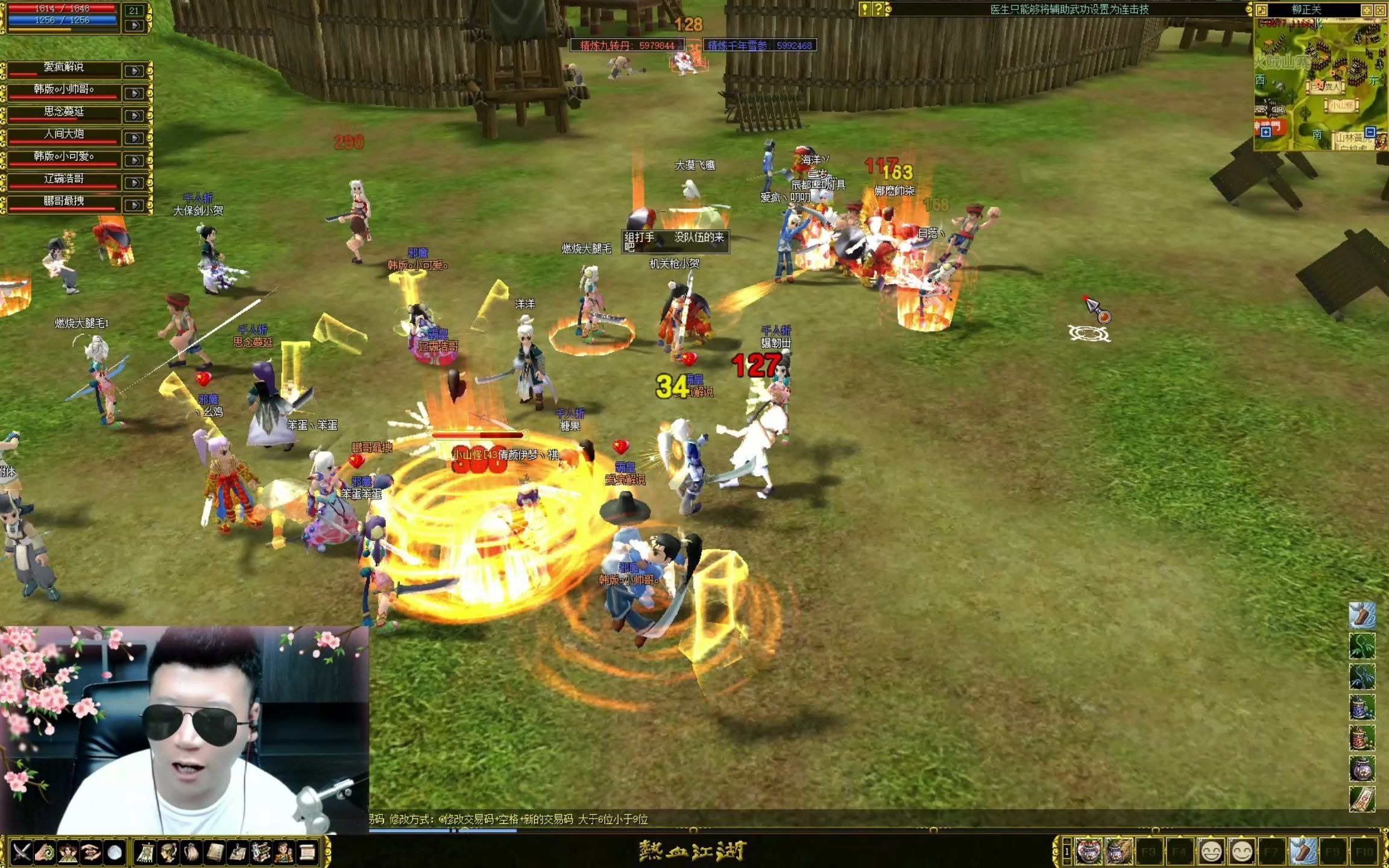Open the scroll icon at toolbar's end
This screenshot has width=1389, height=868.
tap(307, 852)
